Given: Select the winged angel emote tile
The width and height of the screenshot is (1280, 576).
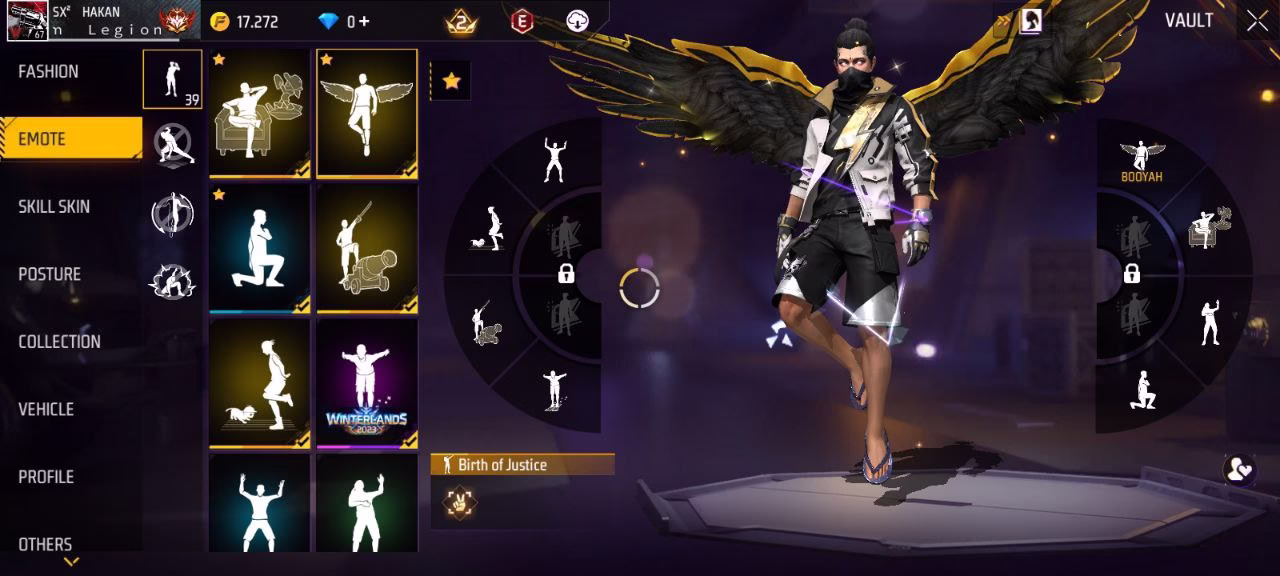Looking at the screenshot, I should pos(366,113).
